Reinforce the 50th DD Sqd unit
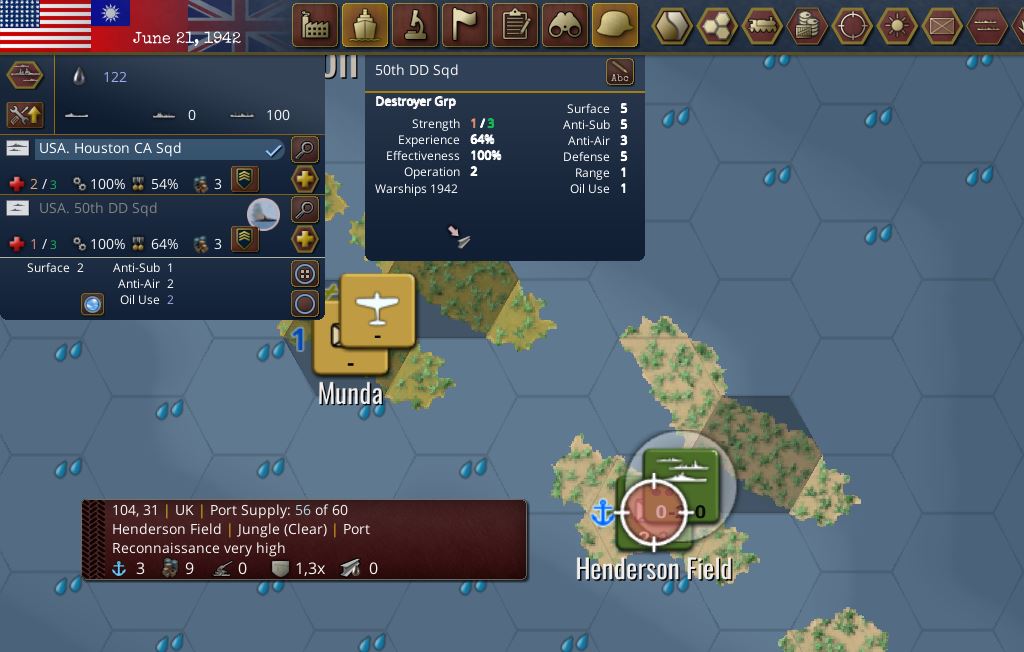 [304, 240]
